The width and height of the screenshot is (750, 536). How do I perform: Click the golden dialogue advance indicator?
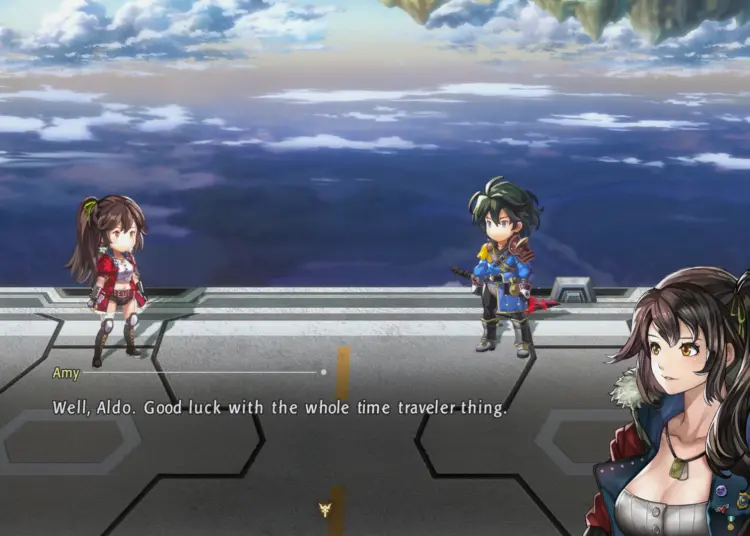(x=325, y=509)
